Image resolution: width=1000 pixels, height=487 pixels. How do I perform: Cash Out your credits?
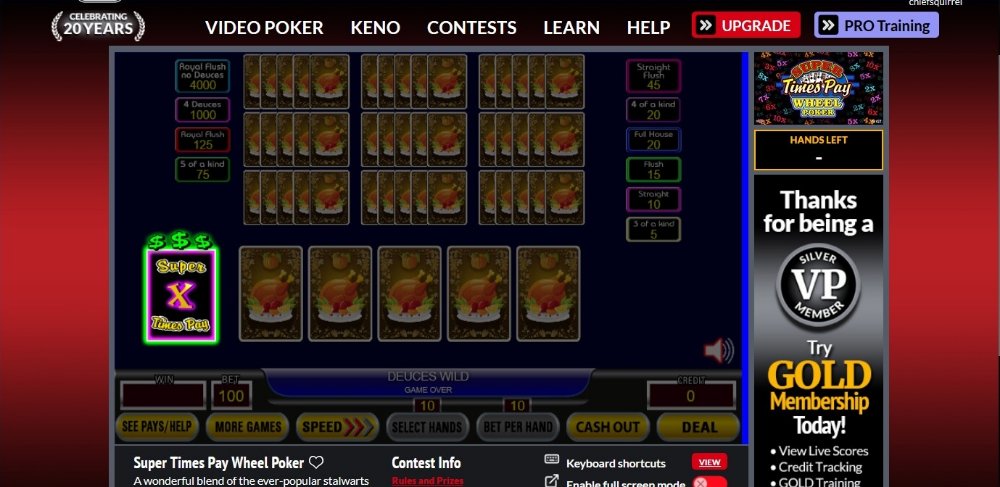pyautogui.click(x=607, y=427)
